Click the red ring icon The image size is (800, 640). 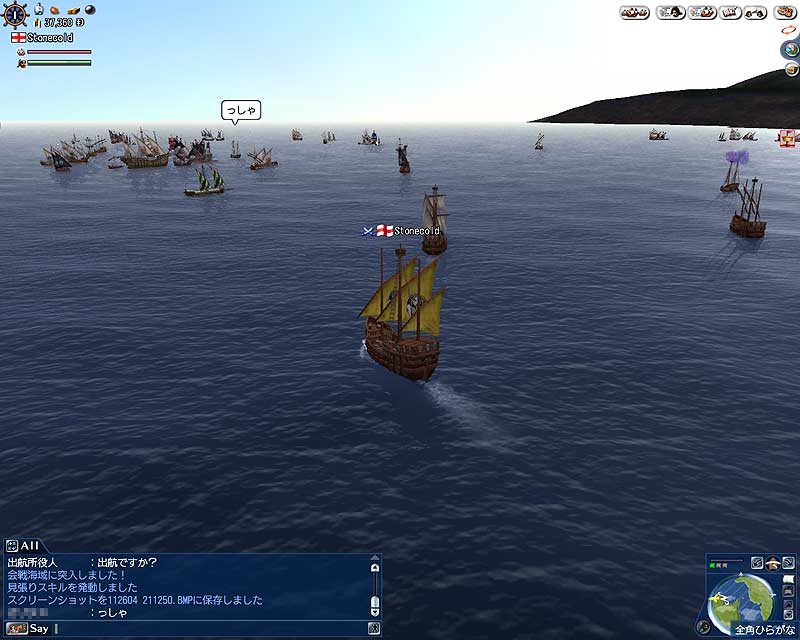[x=787, y=31]
